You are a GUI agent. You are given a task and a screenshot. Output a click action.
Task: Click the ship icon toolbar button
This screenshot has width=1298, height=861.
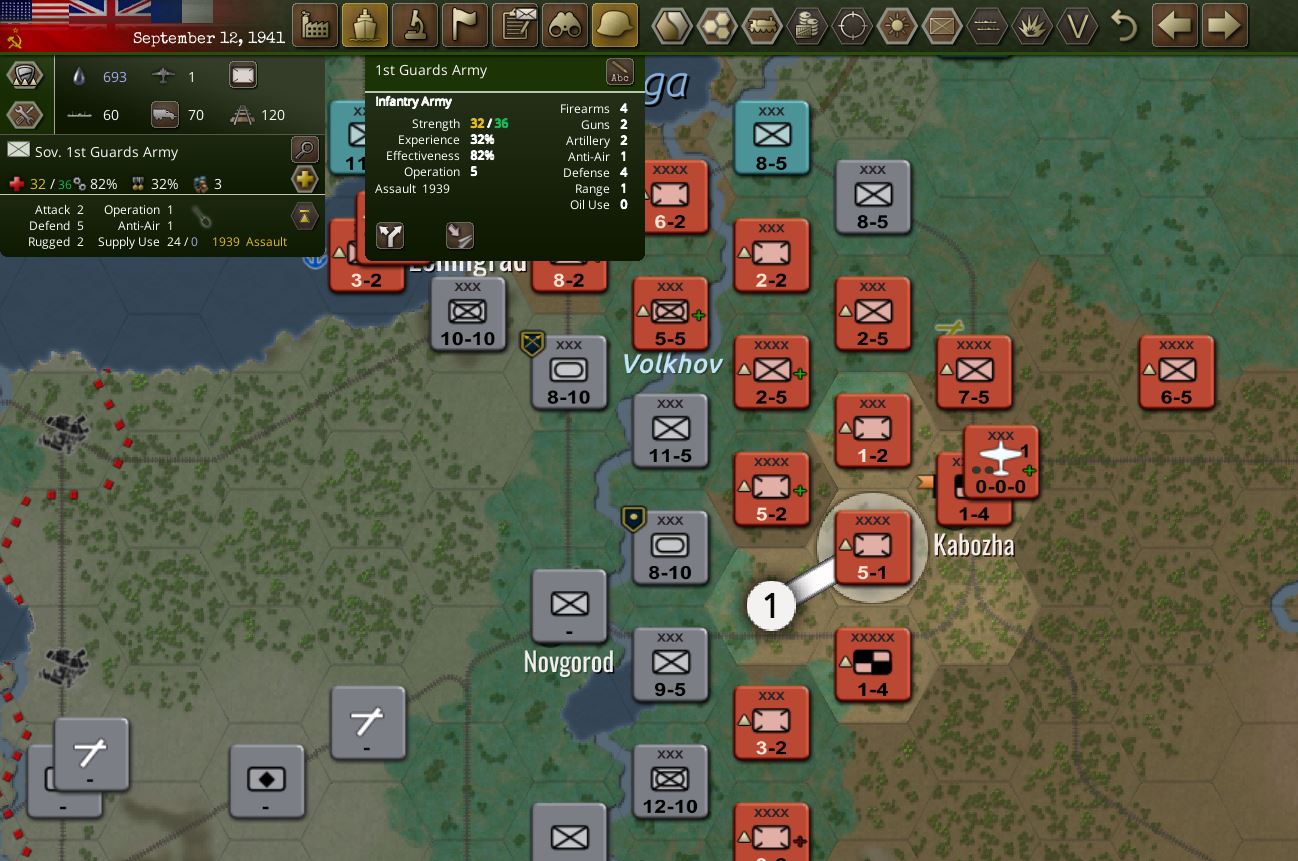pos(365,26)
